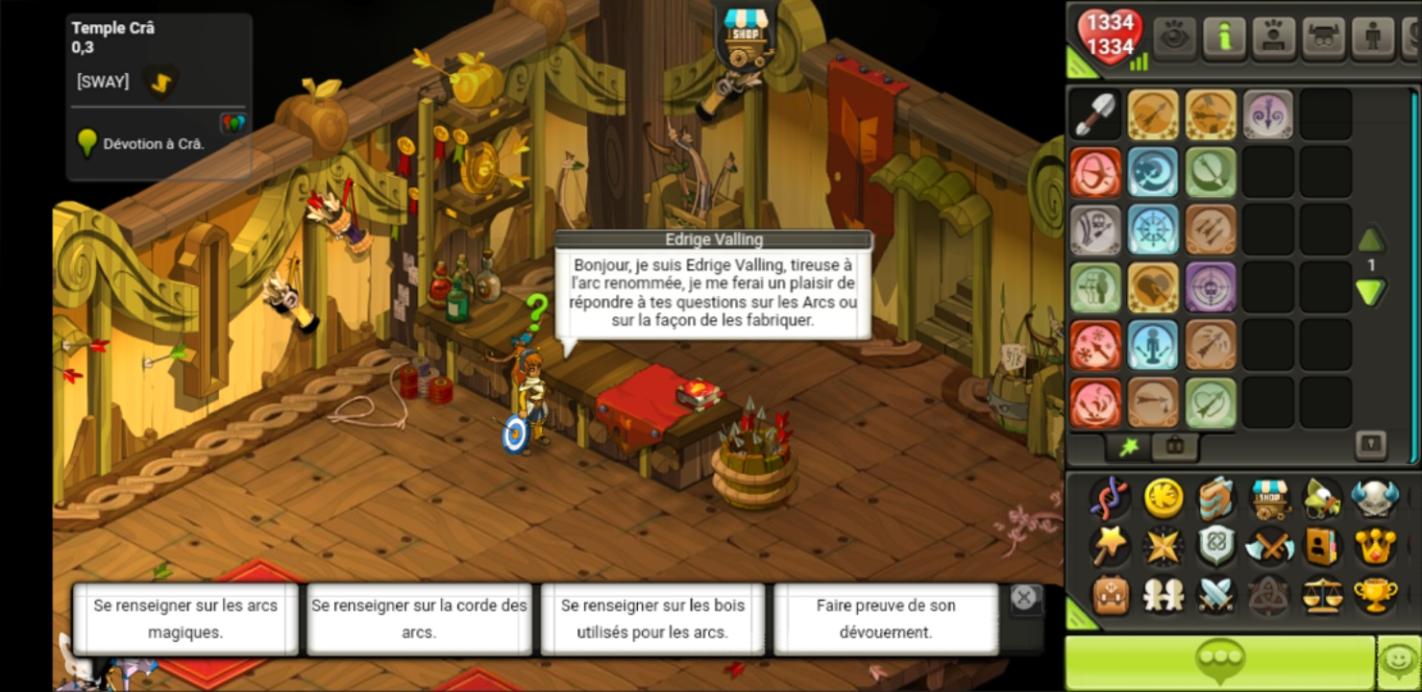Image resolution: width=1422 pixels, height=692 pixels.
Task: Open the smiley emote button
Action: [1398, 660]
